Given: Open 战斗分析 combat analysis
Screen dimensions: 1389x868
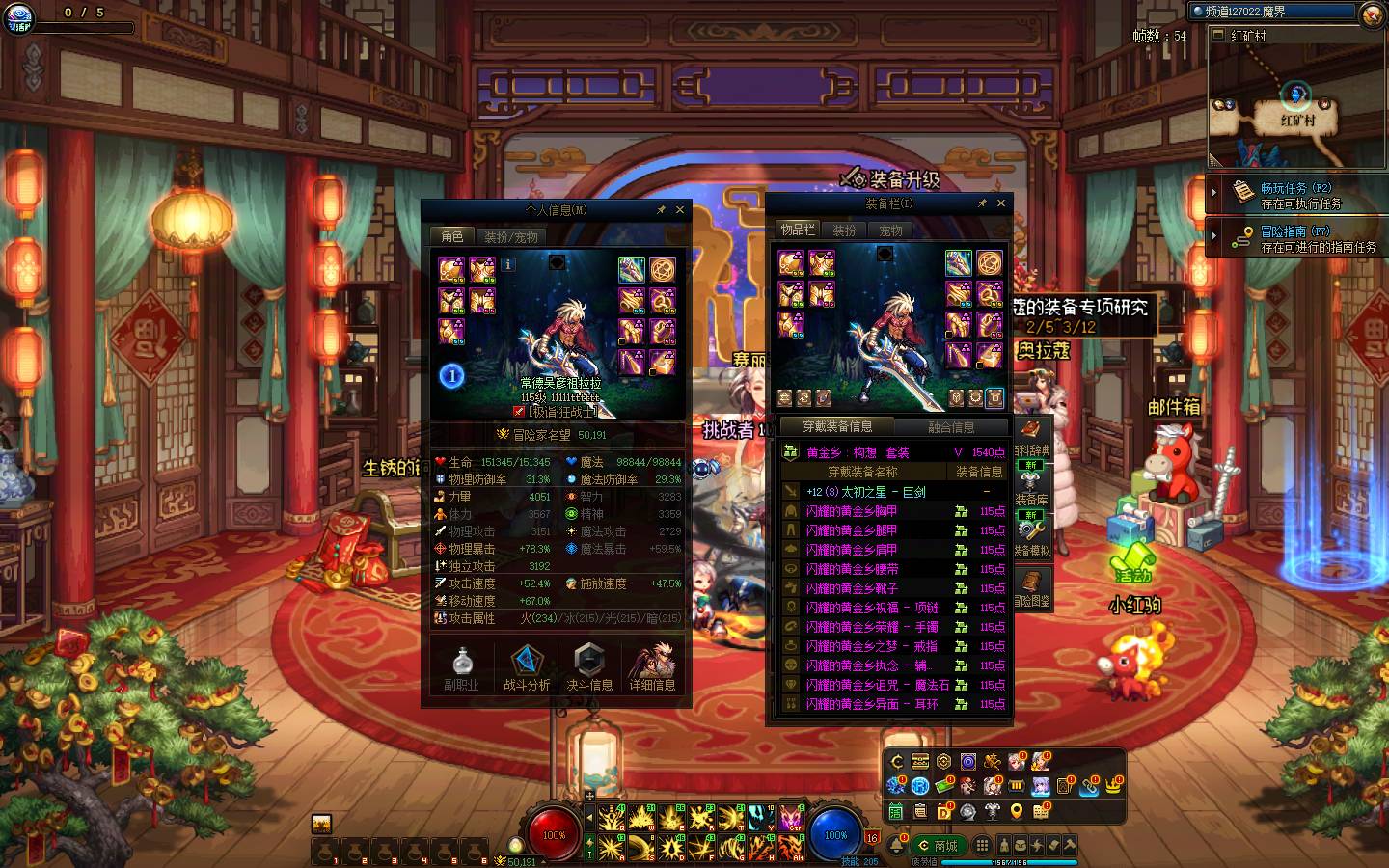Looking at the screenshot, I should (x=526, y=667).
